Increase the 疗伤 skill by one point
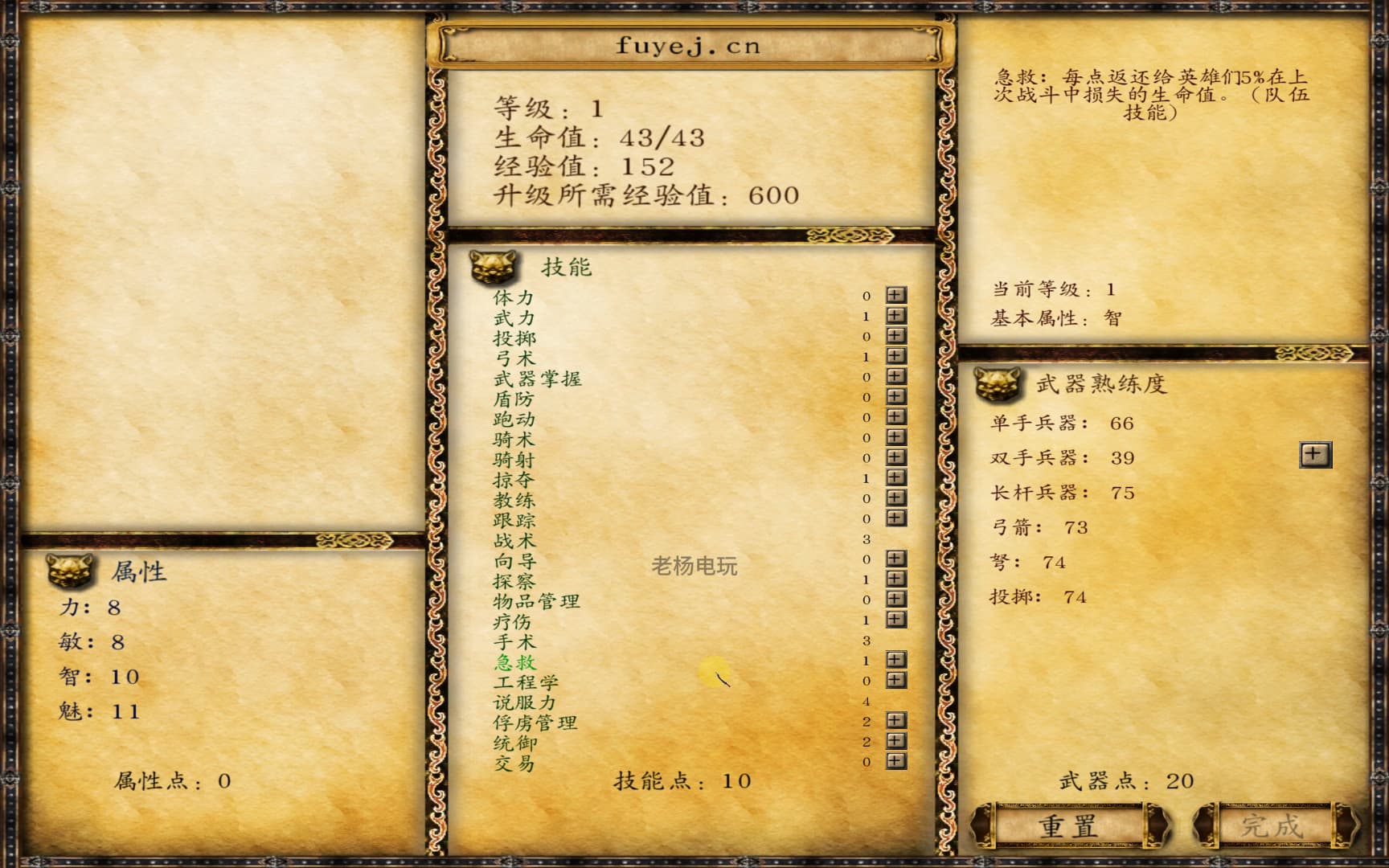The image size is (1389, 868). coord(894,620)
